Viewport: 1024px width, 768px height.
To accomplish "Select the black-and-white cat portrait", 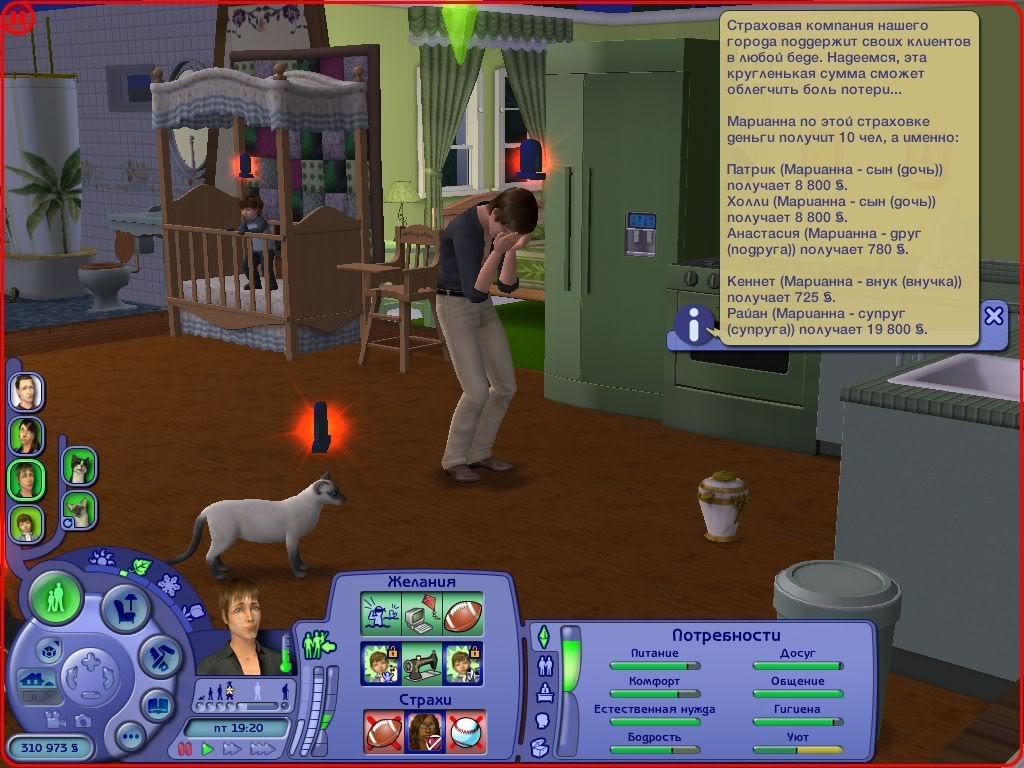I will (x=78, y=465).
